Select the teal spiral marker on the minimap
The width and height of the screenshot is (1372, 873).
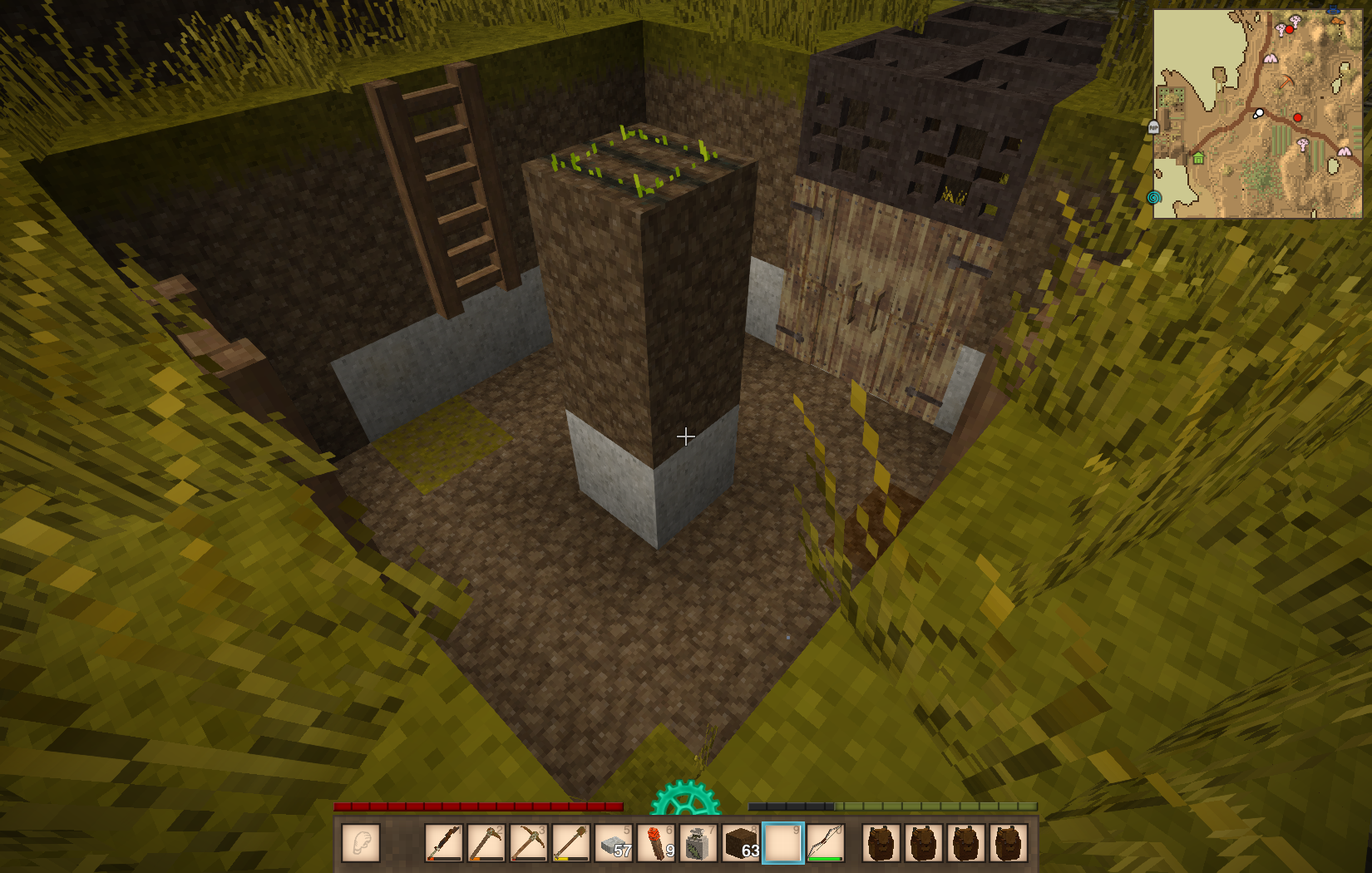(1153, 197)
